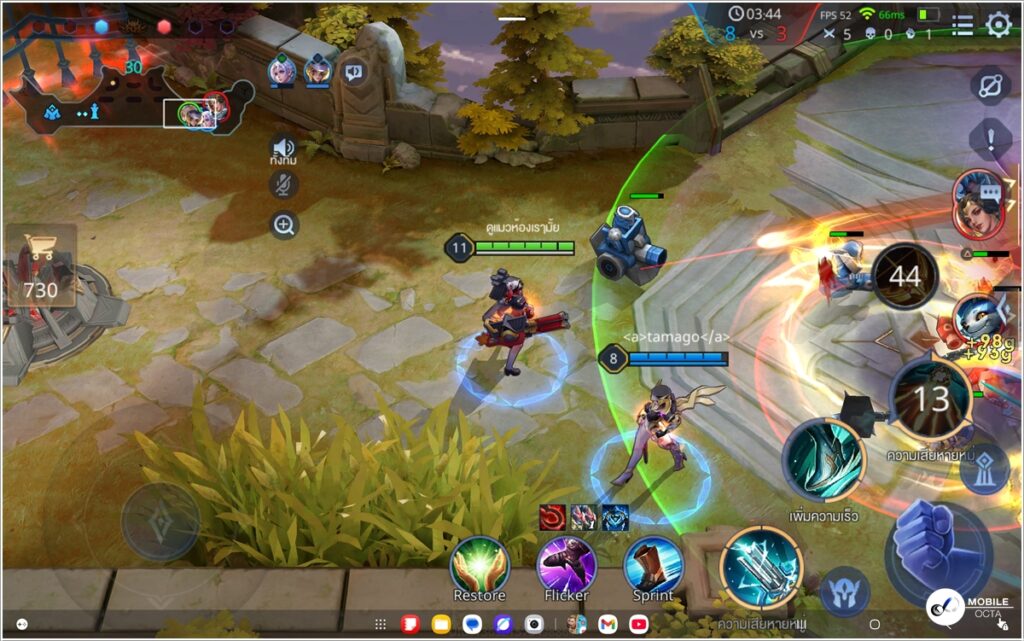Cast the Restore spell
Screen dimensions: 1024x641
[x=480, y=564]
